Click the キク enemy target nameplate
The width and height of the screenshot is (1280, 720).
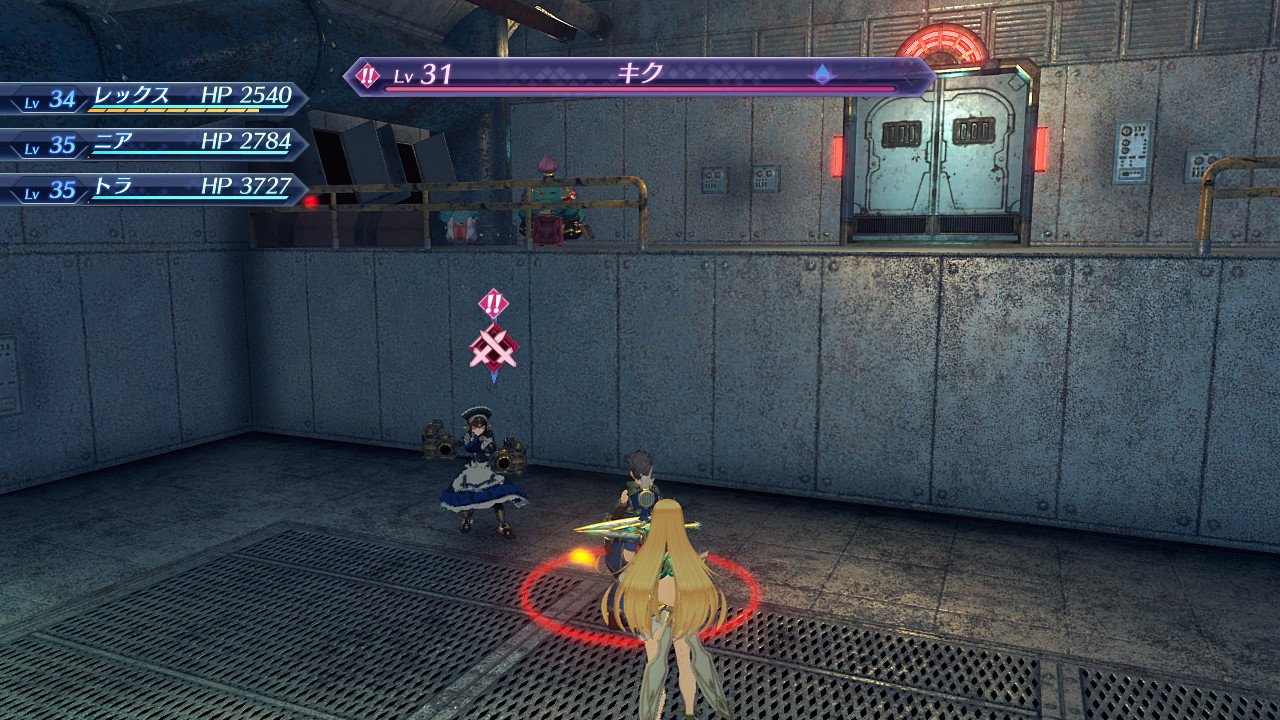click(x=639, y=76)
